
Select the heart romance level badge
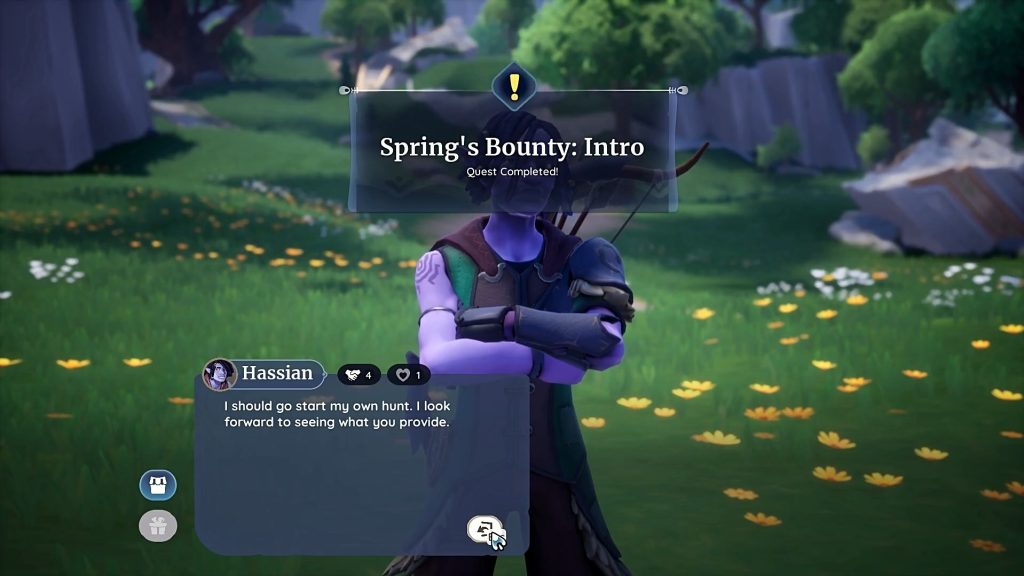tap(408, 375)
